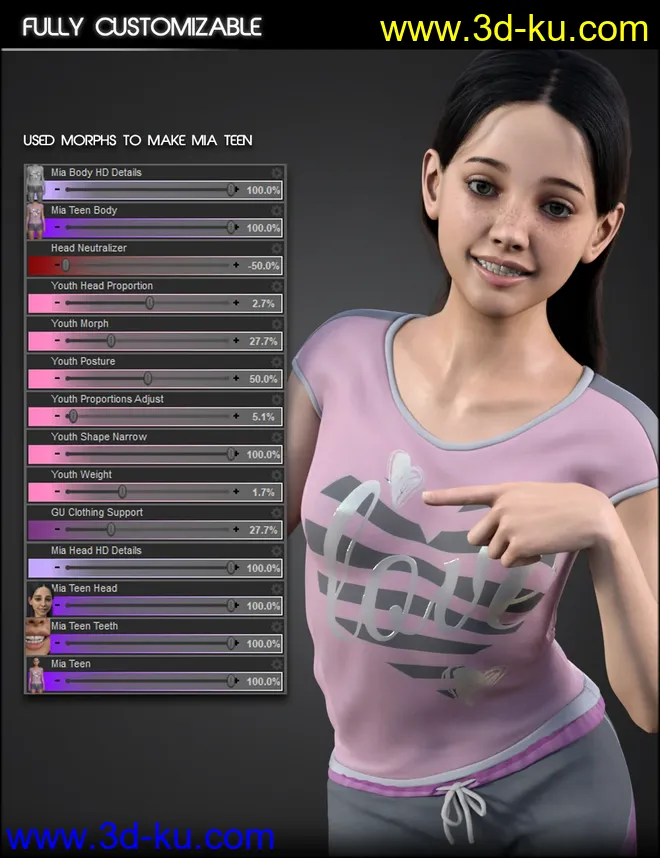Viewport: 660px width, 858px height.
Task: Open the gear settings for Mia Teen Body
Action: coord(277,211)
